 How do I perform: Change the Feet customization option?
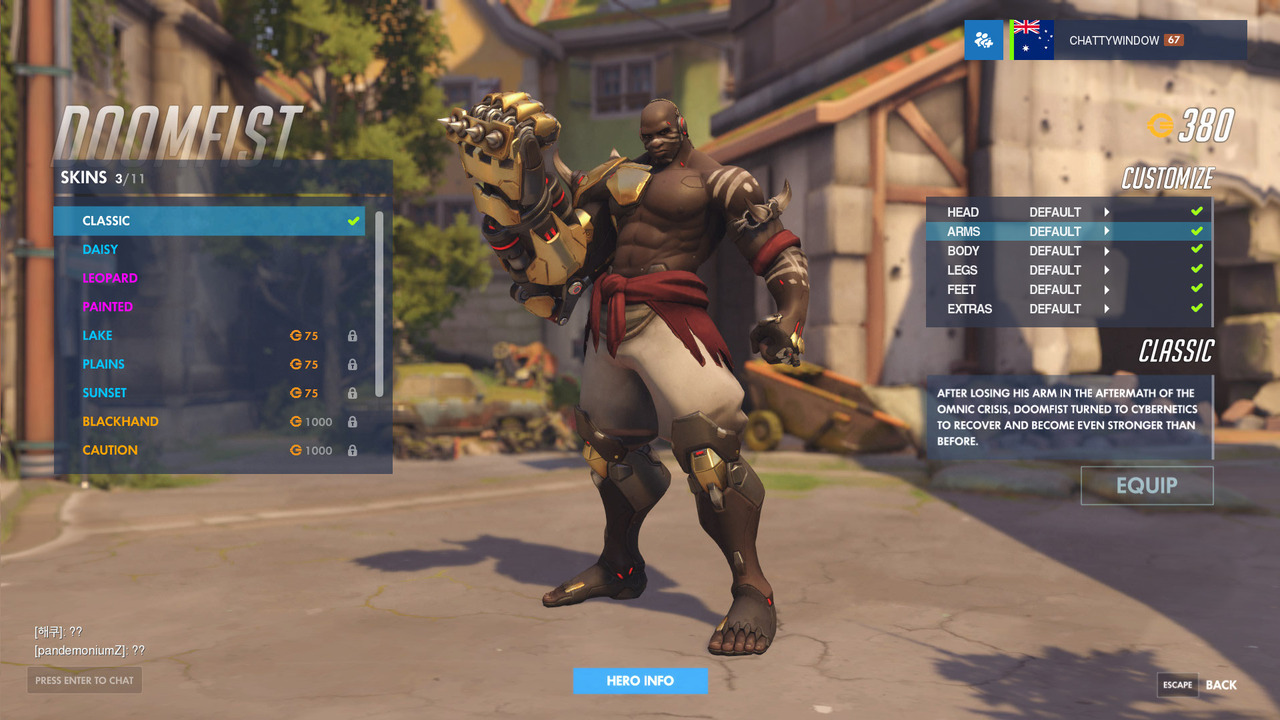coord(1067,290)
